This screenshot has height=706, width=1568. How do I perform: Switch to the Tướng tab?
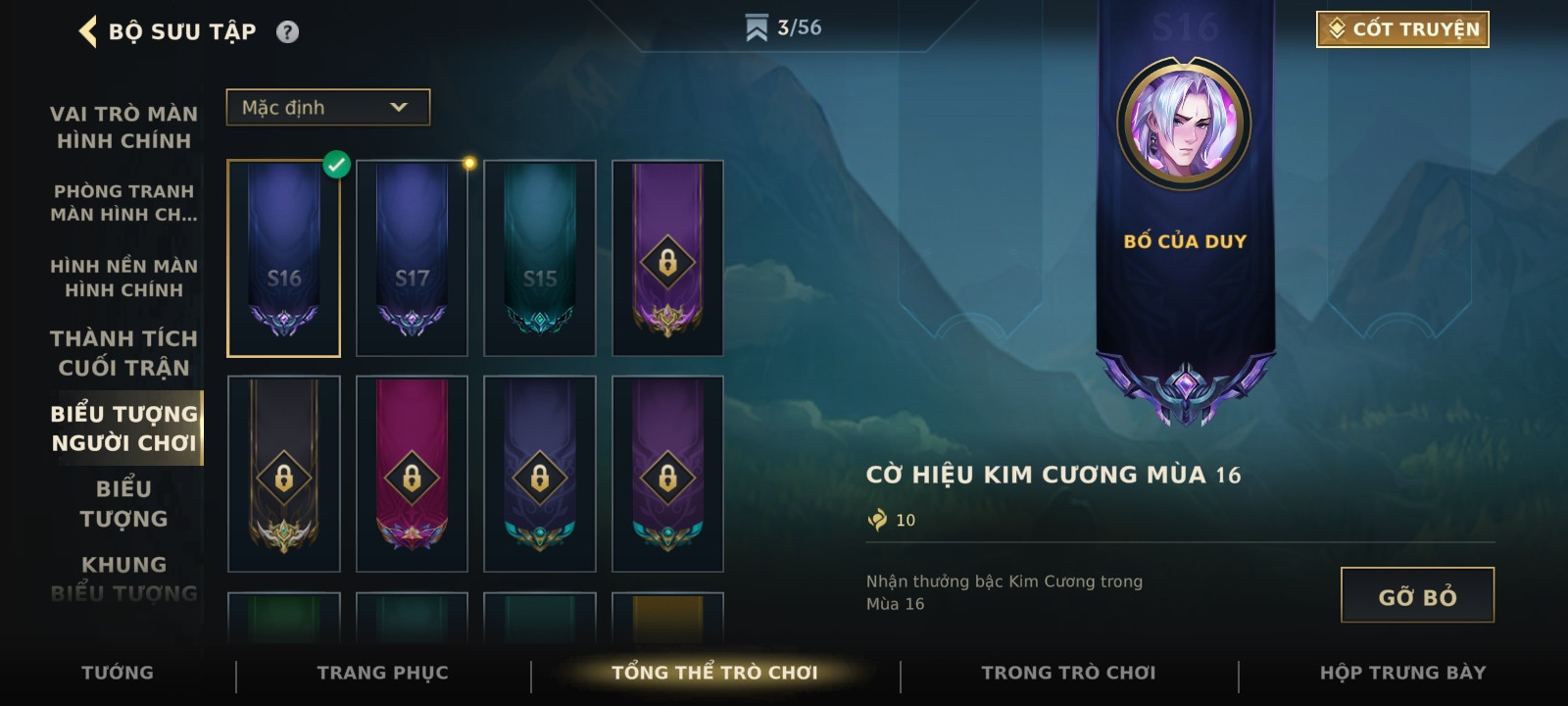(118, 673)
